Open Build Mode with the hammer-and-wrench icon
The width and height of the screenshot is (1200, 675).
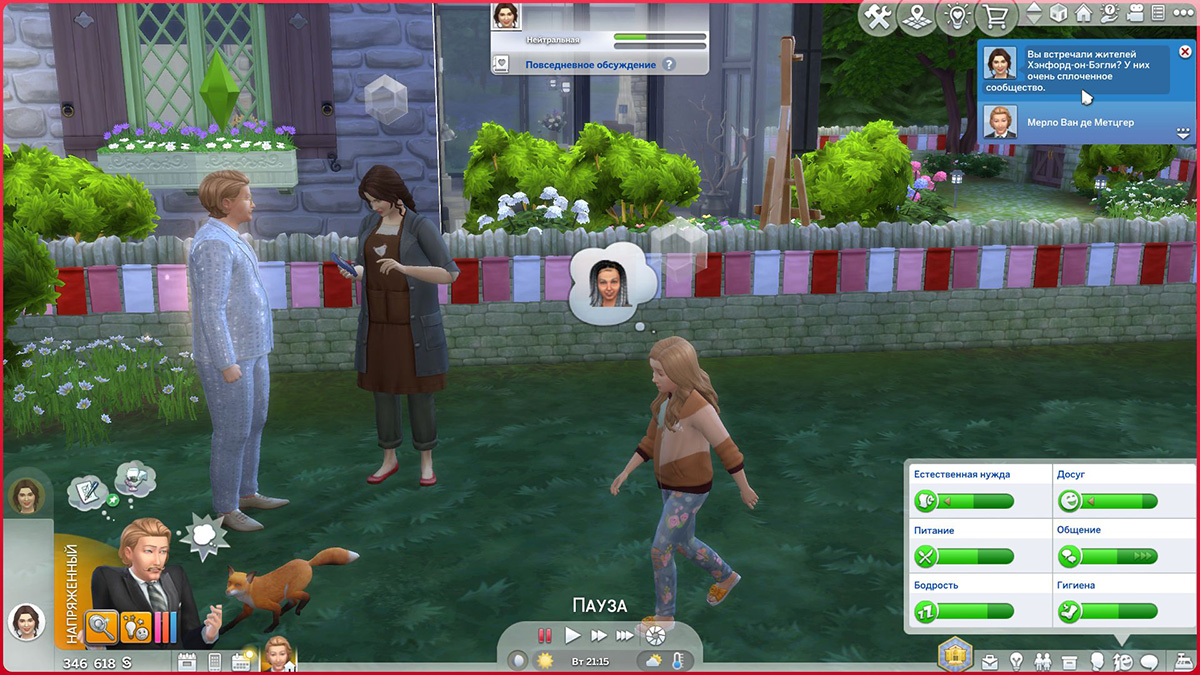pyautogui.click(x=879, y=16)
